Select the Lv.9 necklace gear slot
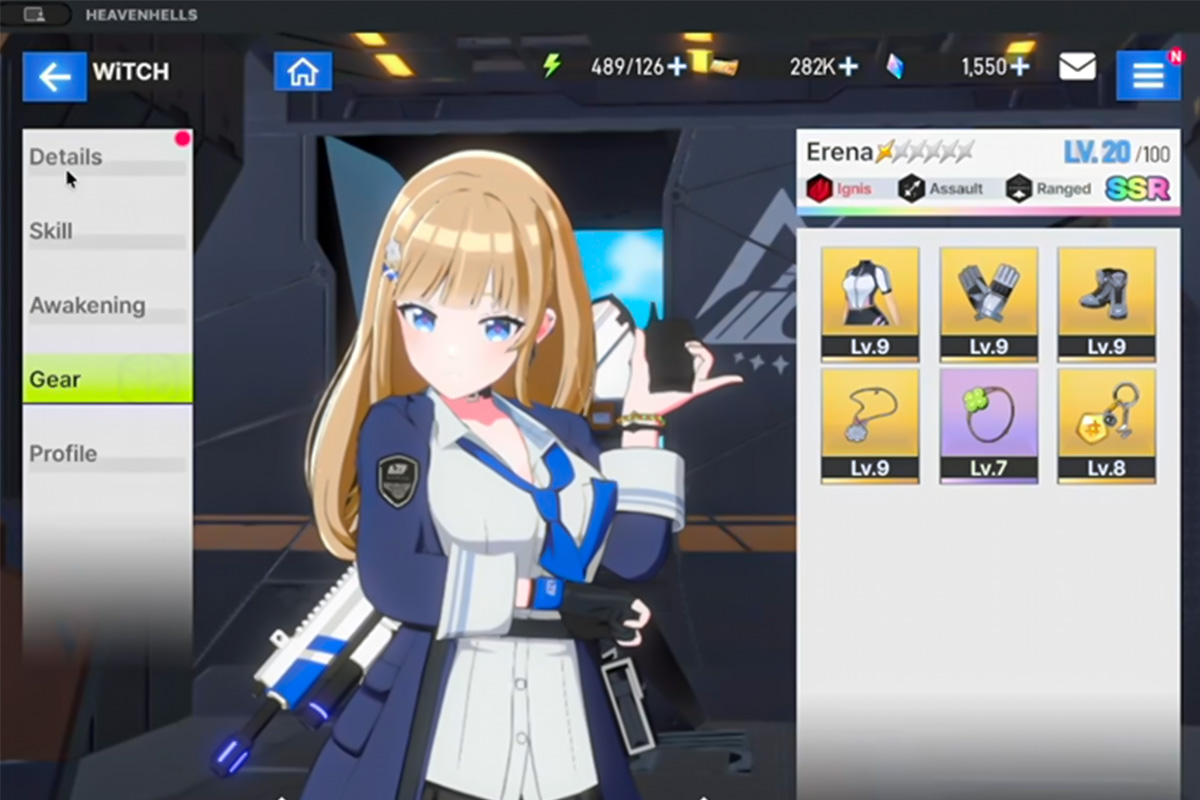This screenshot has width=1200, height=800. pos(869,425)
